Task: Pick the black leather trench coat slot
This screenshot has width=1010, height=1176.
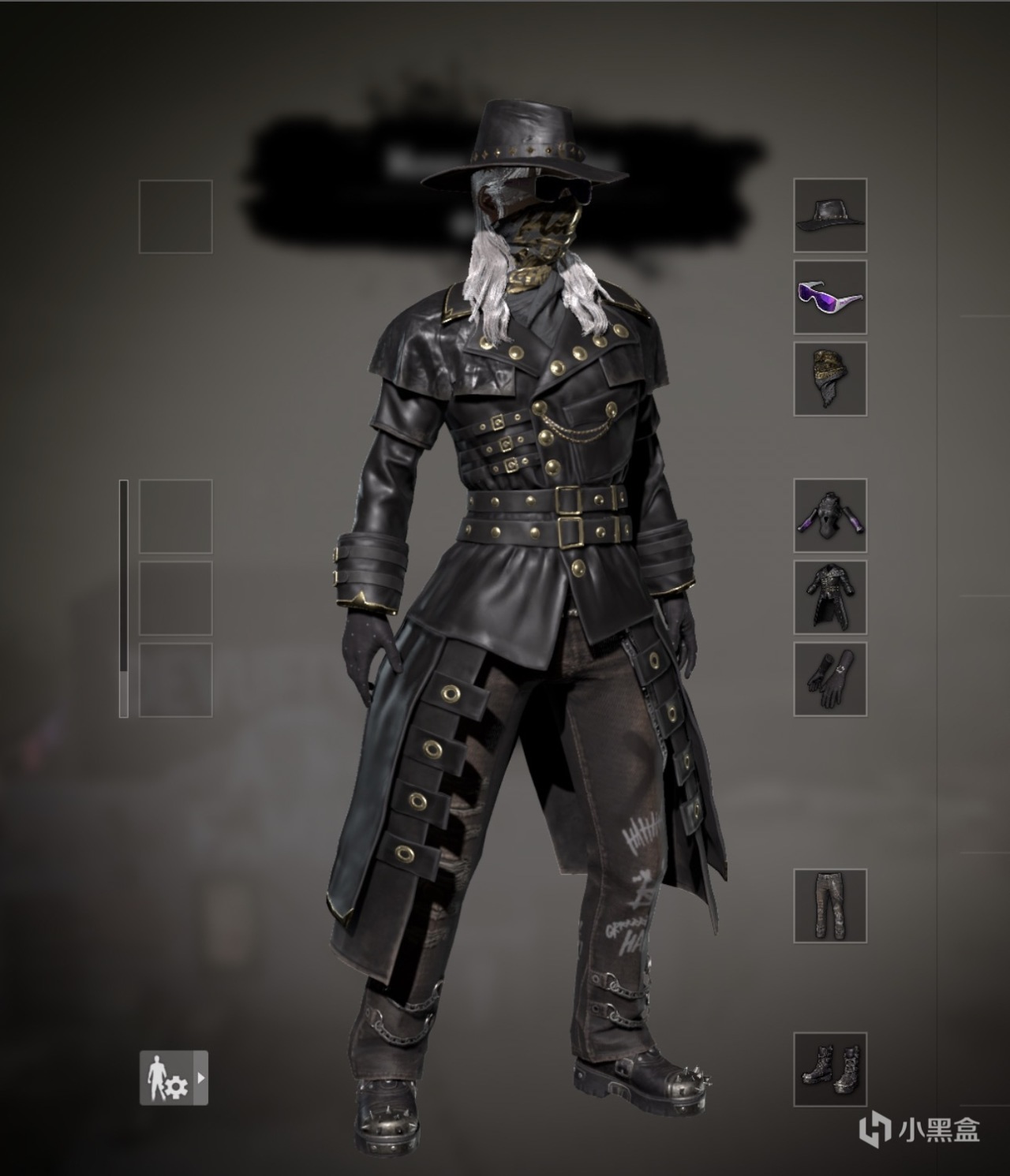Action: click(x=830, y=596)
